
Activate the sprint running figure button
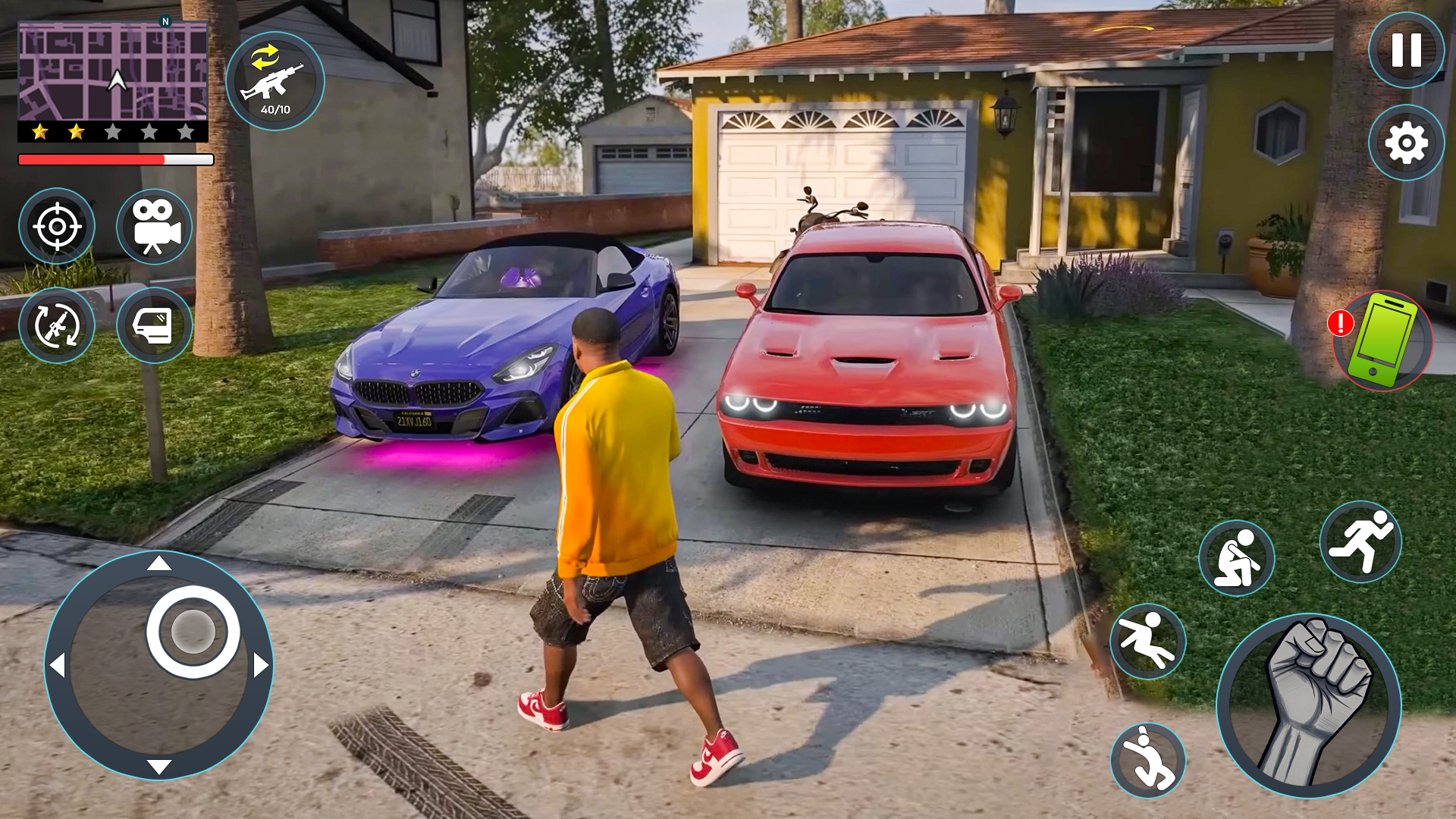1360,542
